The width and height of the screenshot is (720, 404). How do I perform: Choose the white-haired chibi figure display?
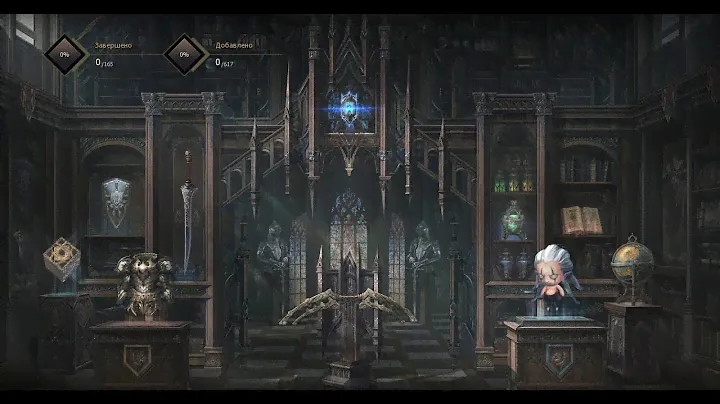[x=553, y=276]
